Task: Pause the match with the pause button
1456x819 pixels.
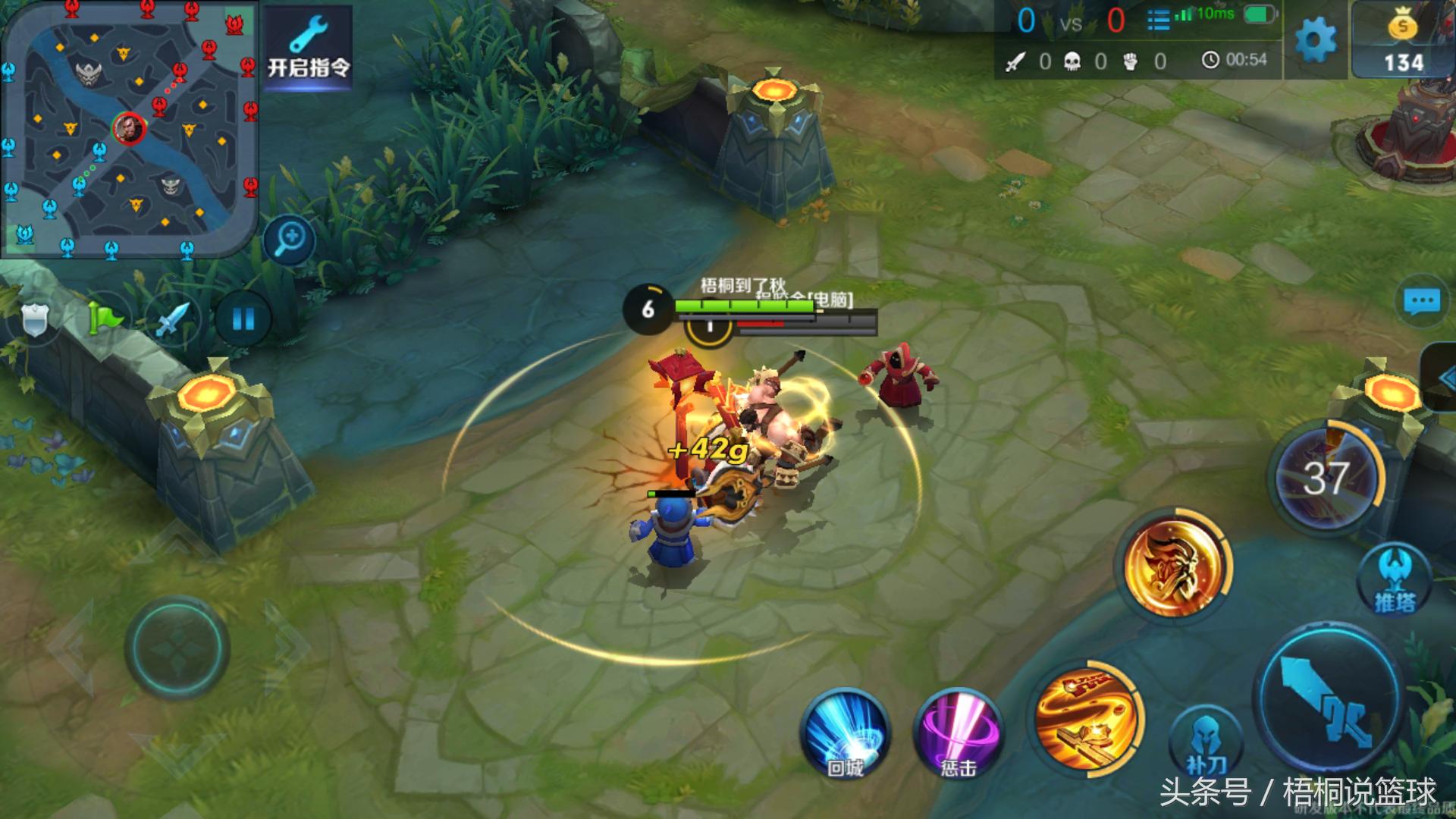Action: pos(243,318)
